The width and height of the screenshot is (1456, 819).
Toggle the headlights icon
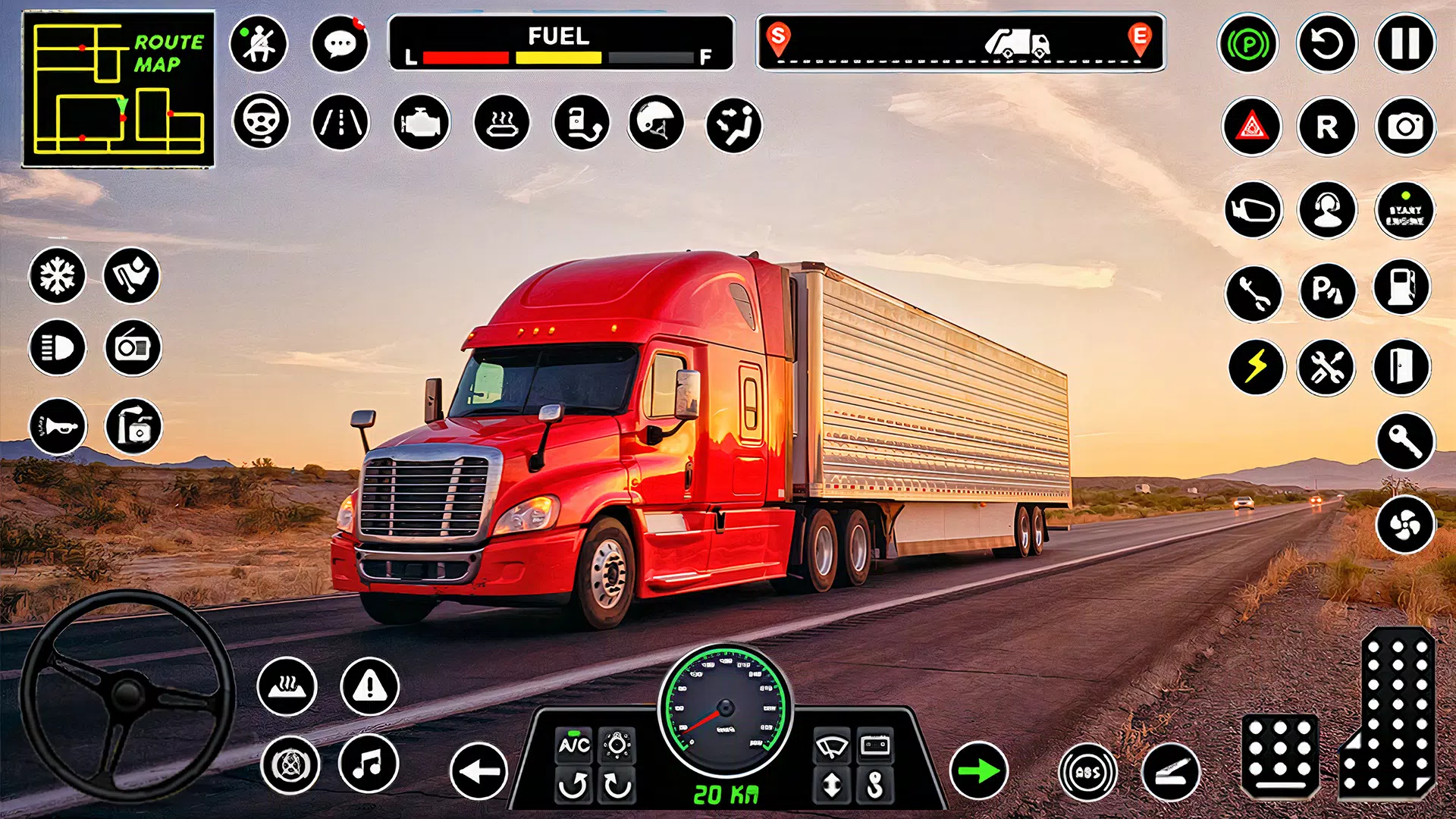click(58, 348)
